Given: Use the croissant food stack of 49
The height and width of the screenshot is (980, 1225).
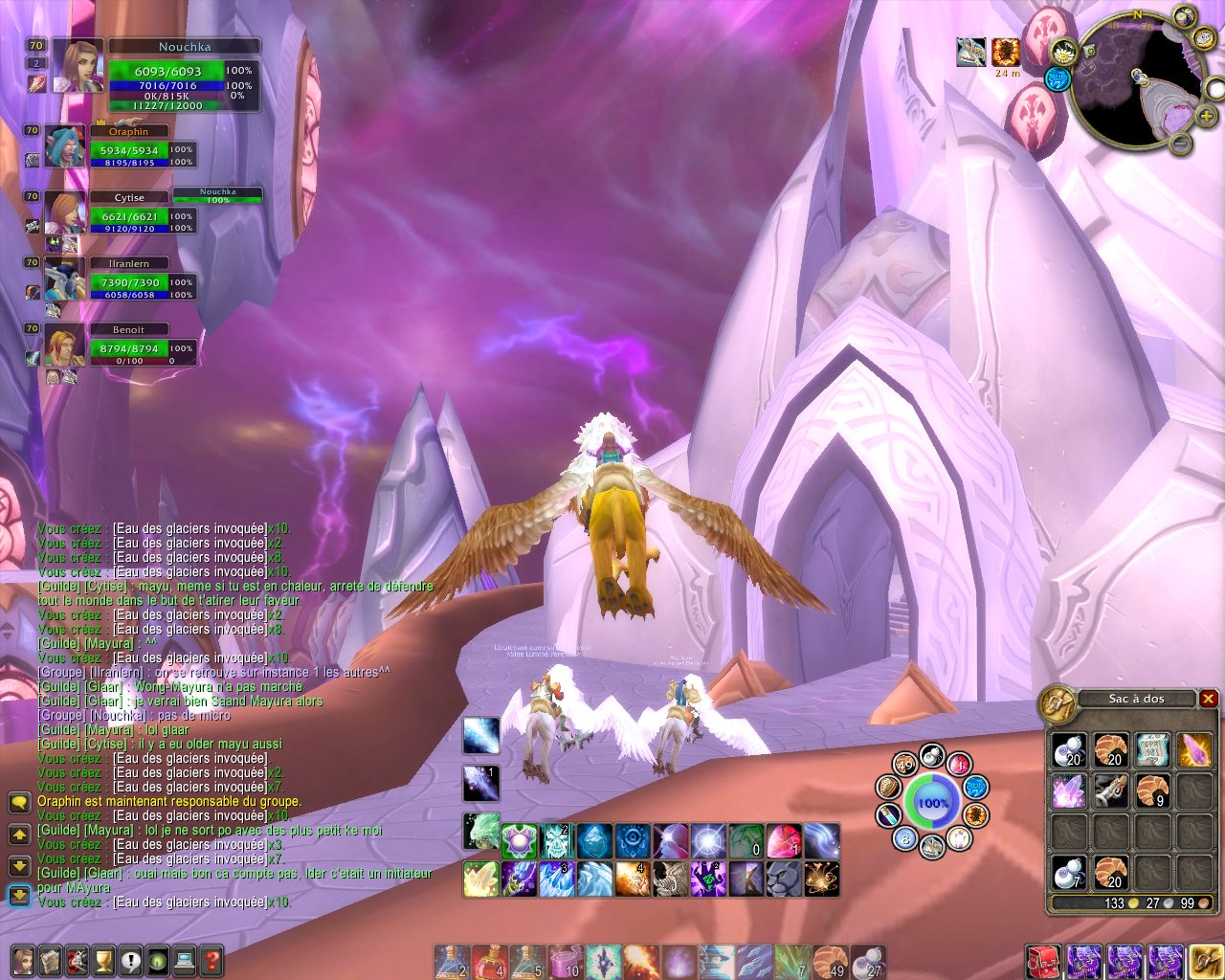Looking at the screenshot, I should tap(832, 962).
